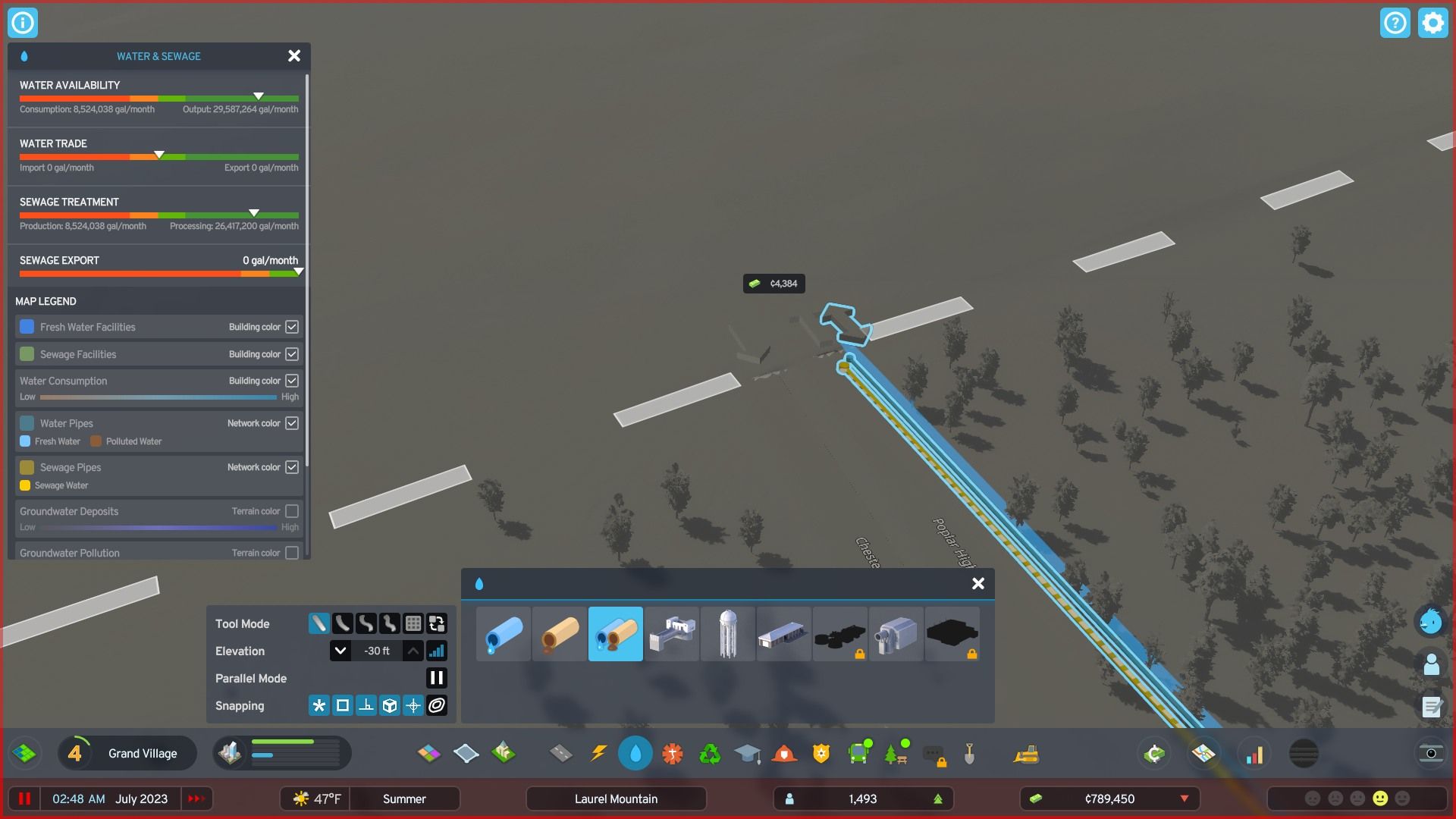Enable Parallel Mode for pipe placement

[437, 678]
